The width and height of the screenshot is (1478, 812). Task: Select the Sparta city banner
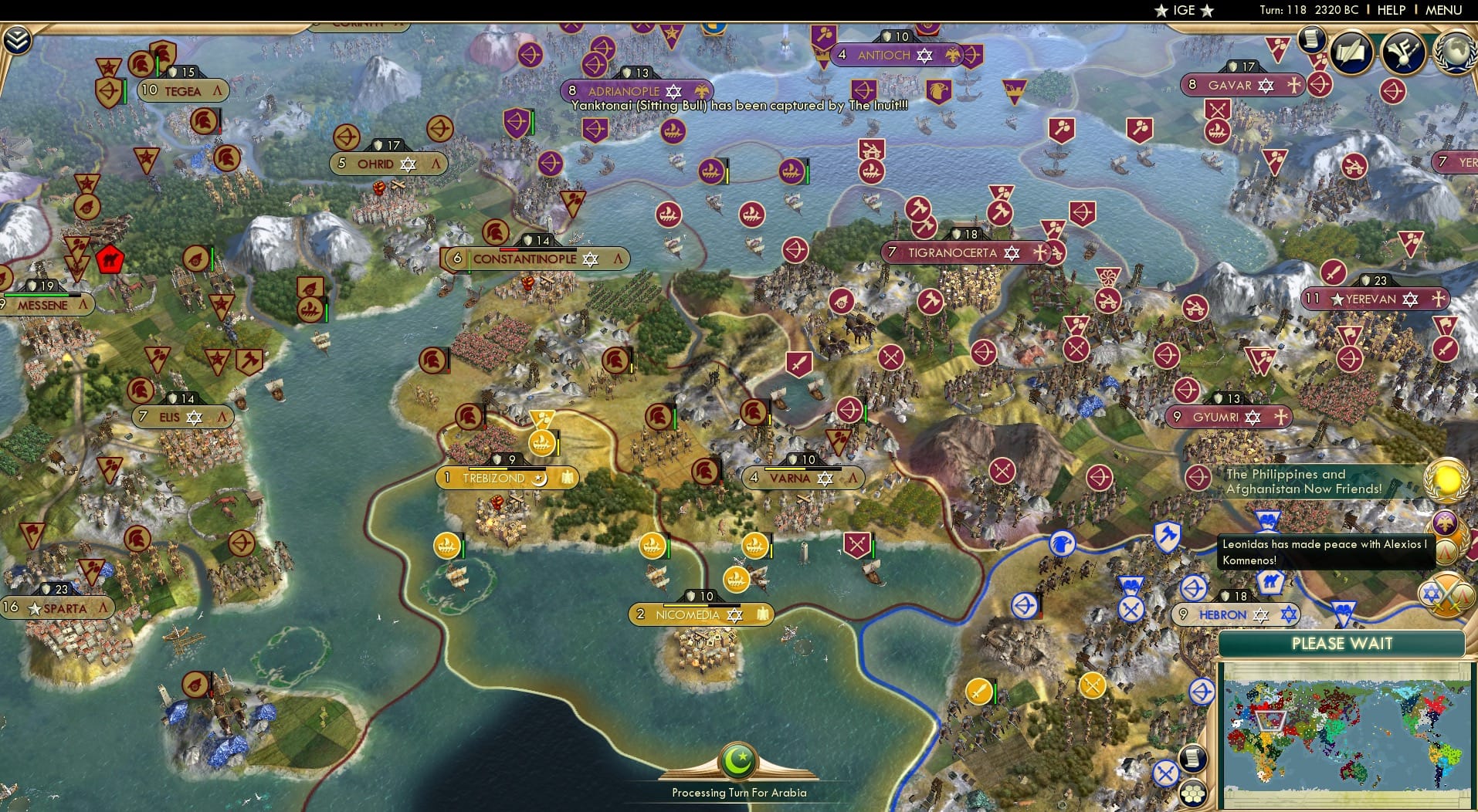click(58, 608)
